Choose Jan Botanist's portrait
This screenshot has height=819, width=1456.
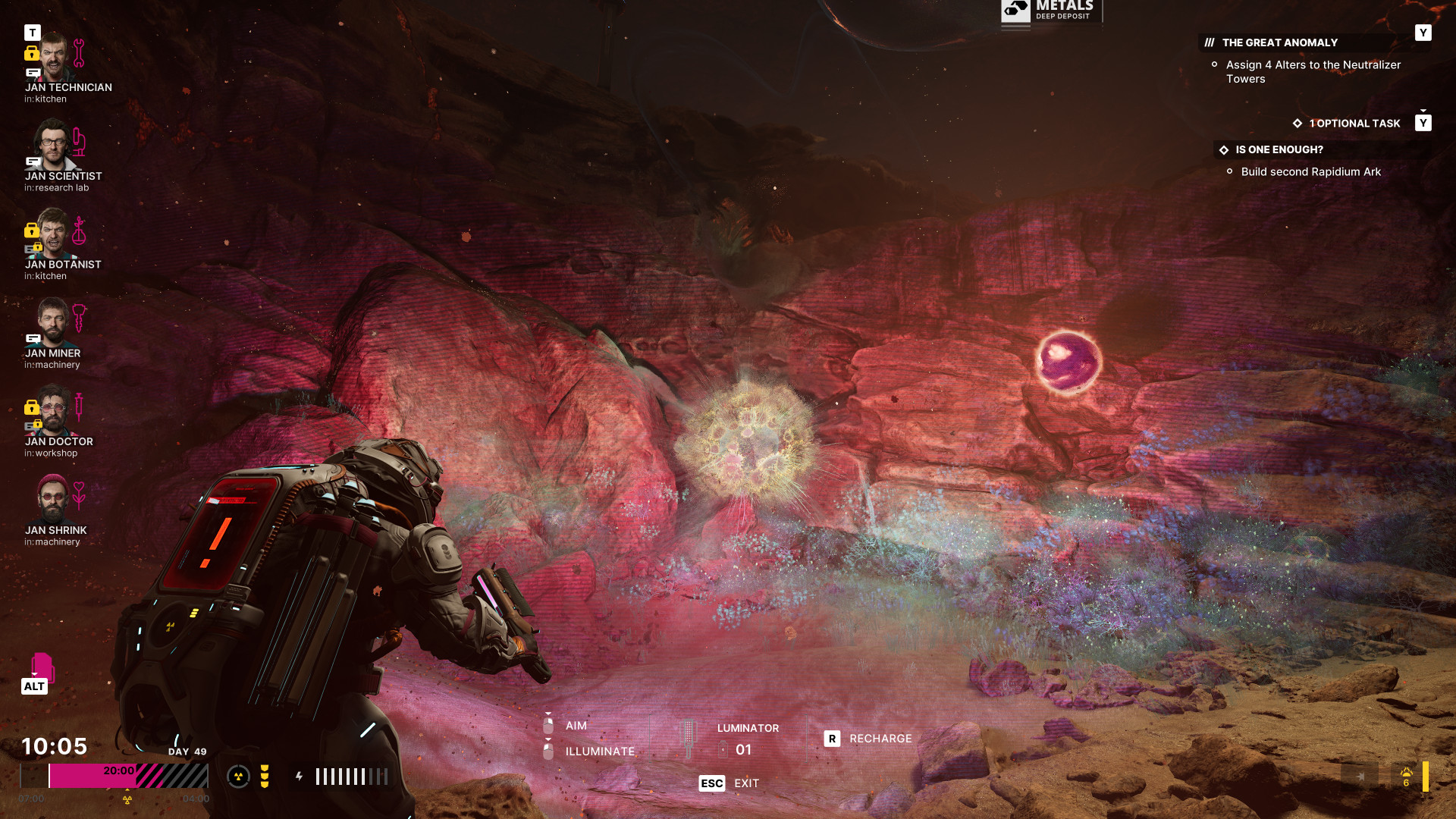click(53, 234)
